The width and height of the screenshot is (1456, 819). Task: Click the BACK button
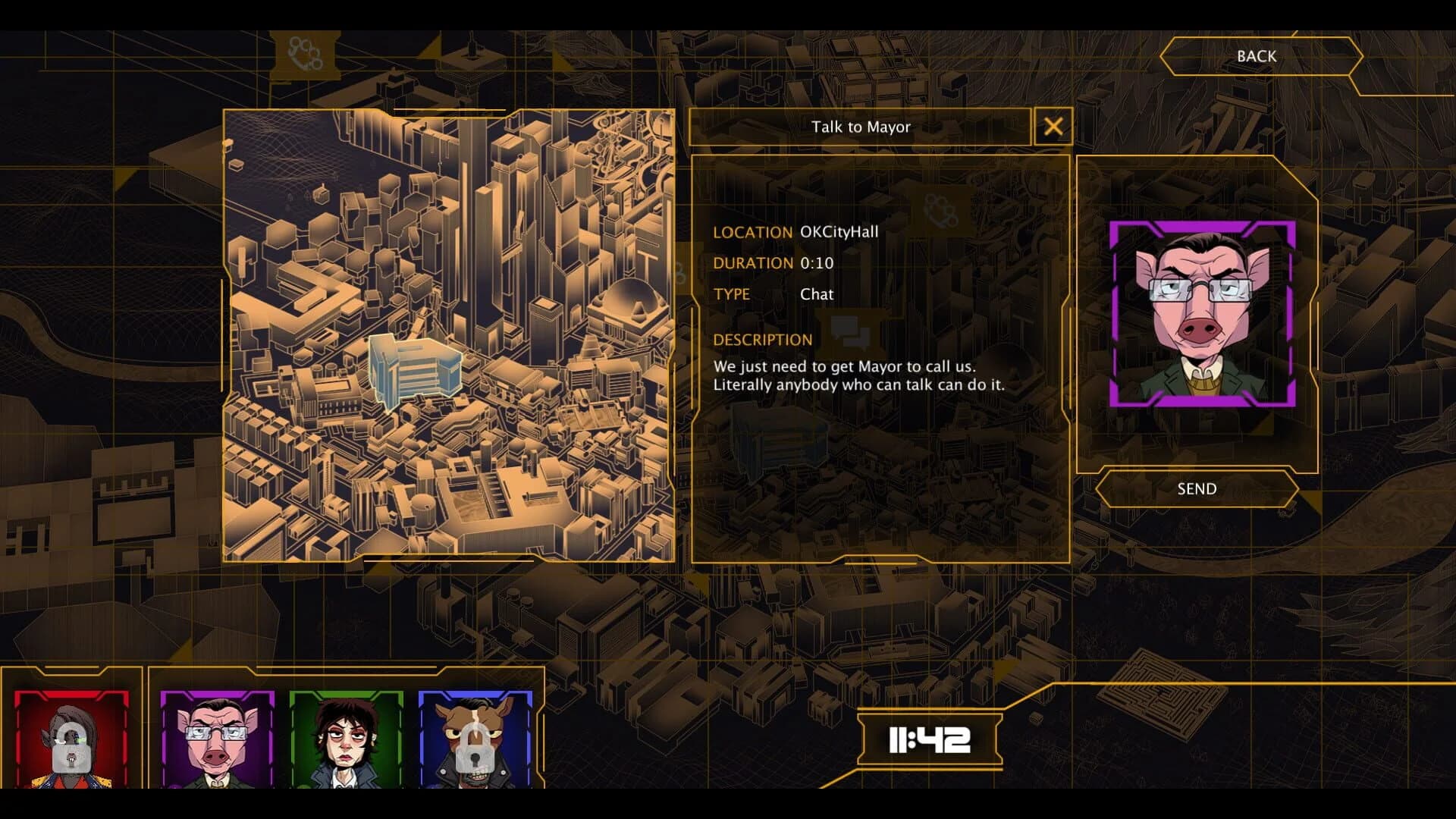[1259, 56]
